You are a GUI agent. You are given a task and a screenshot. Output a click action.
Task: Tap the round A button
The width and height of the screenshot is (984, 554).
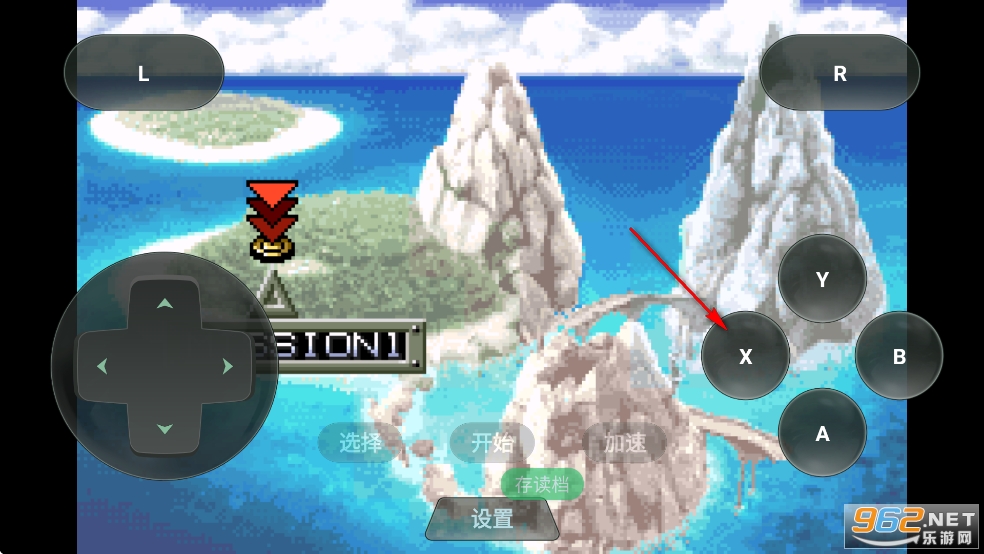coord(822,433)
